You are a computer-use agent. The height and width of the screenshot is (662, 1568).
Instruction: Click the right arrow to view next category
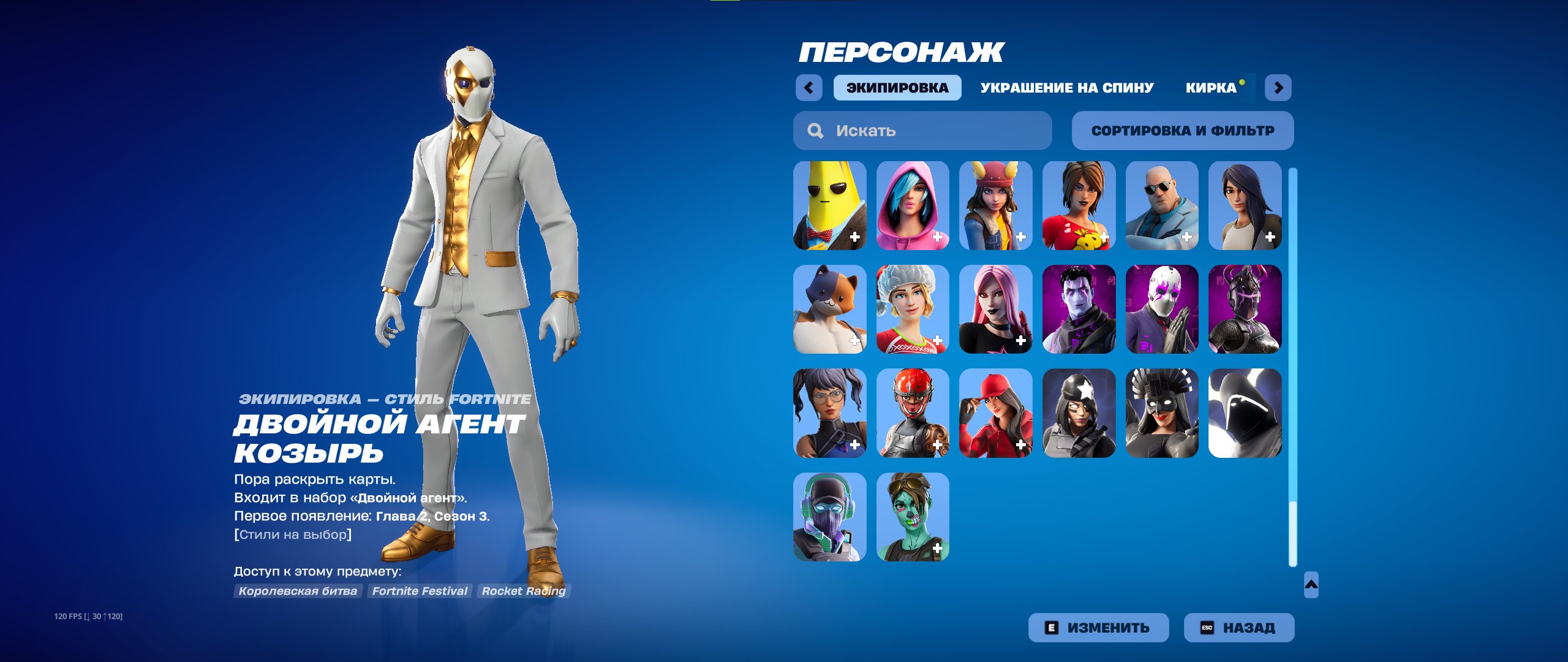tap(1278, 87)
